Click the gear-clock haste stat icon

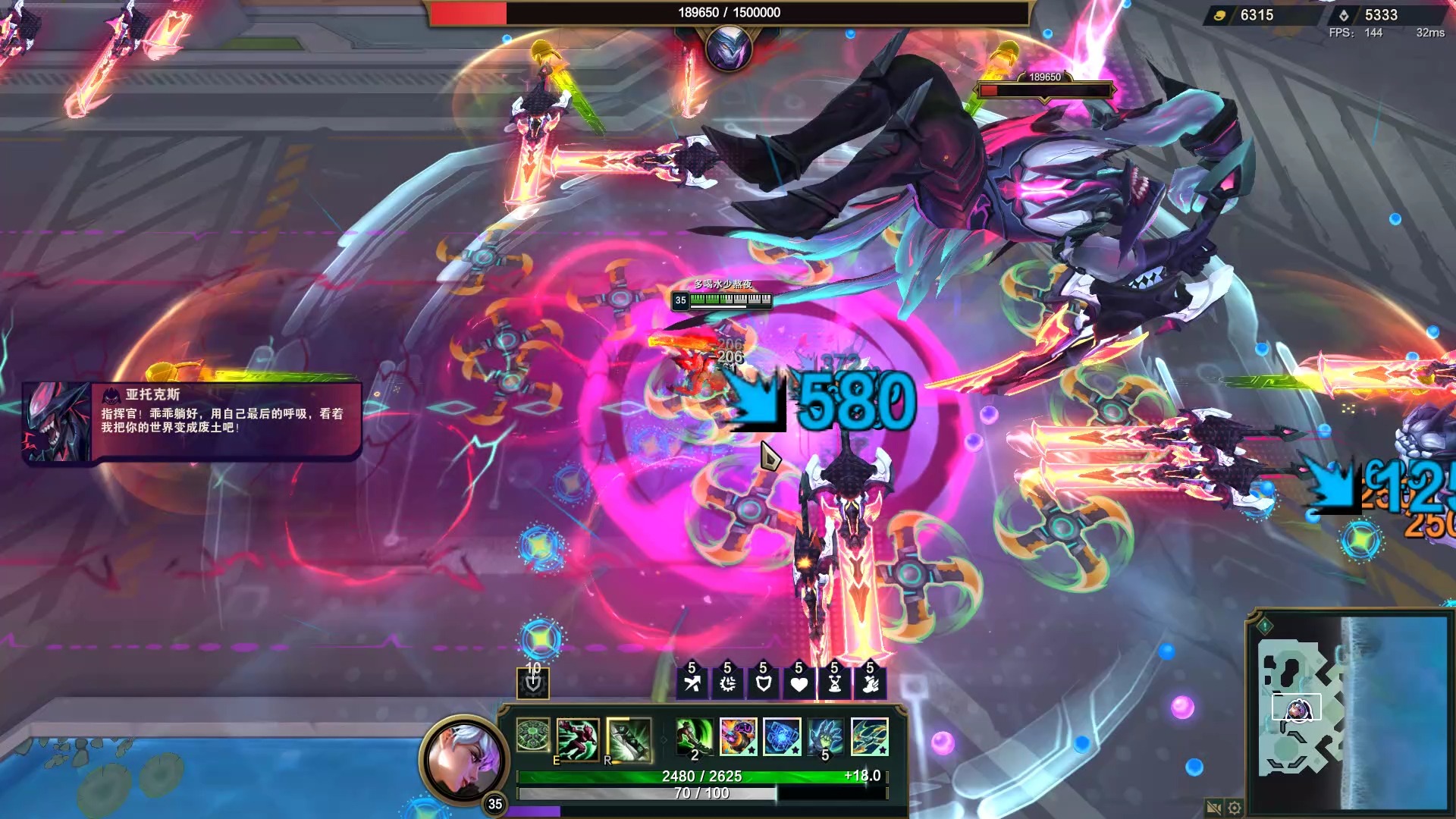pos(727,683)
